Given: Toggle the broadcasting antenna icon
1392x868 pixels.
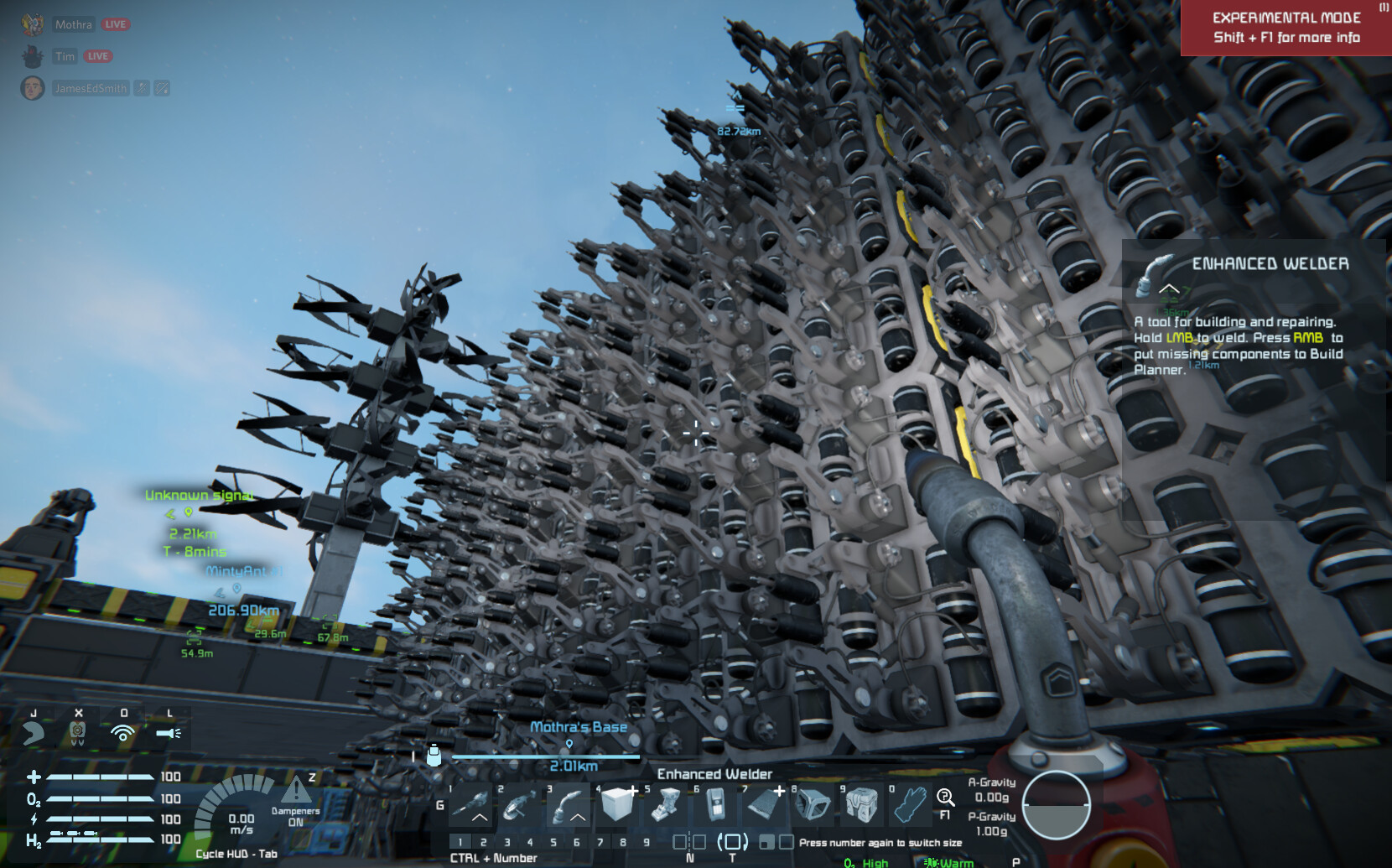Looking at the screenshot, I should [x=123, y=734].
